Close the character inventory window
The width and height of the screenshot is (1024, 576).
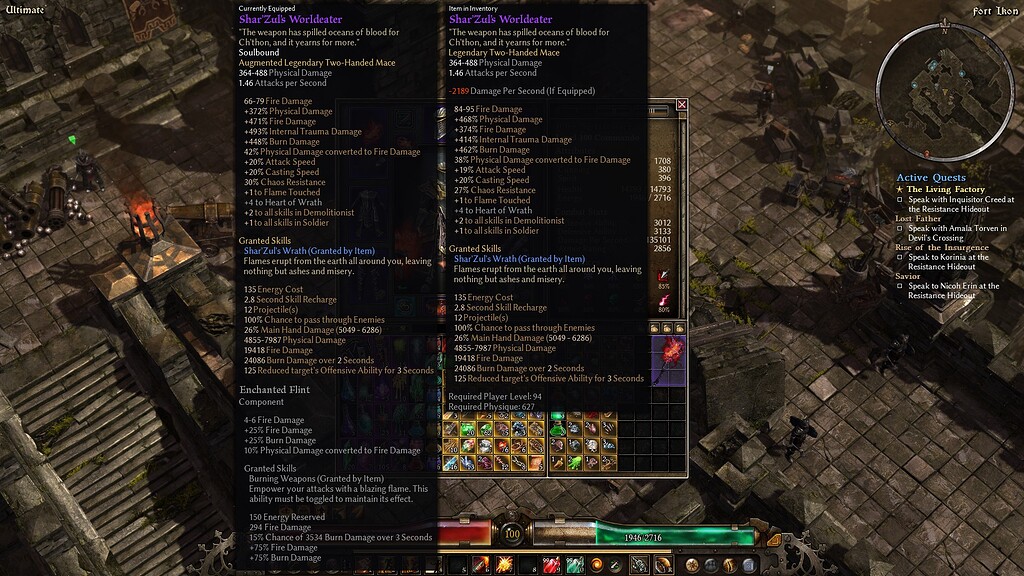point(682,104)
